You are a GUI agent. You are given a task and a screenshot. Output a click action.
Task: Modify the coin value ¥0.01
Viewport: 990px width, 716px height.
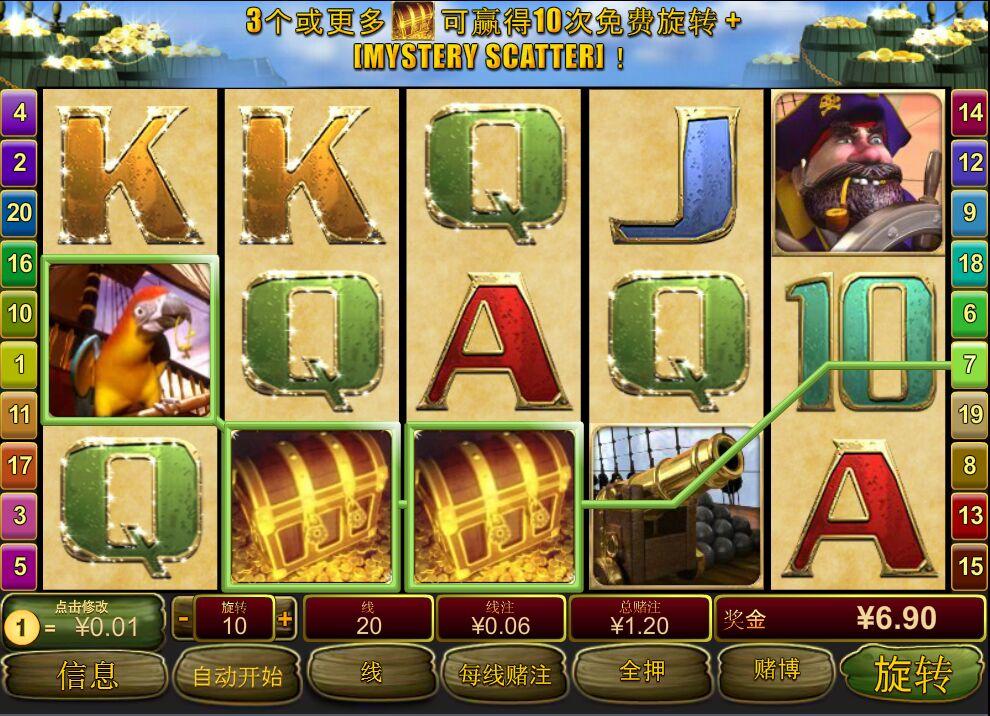tap(85, 621)
